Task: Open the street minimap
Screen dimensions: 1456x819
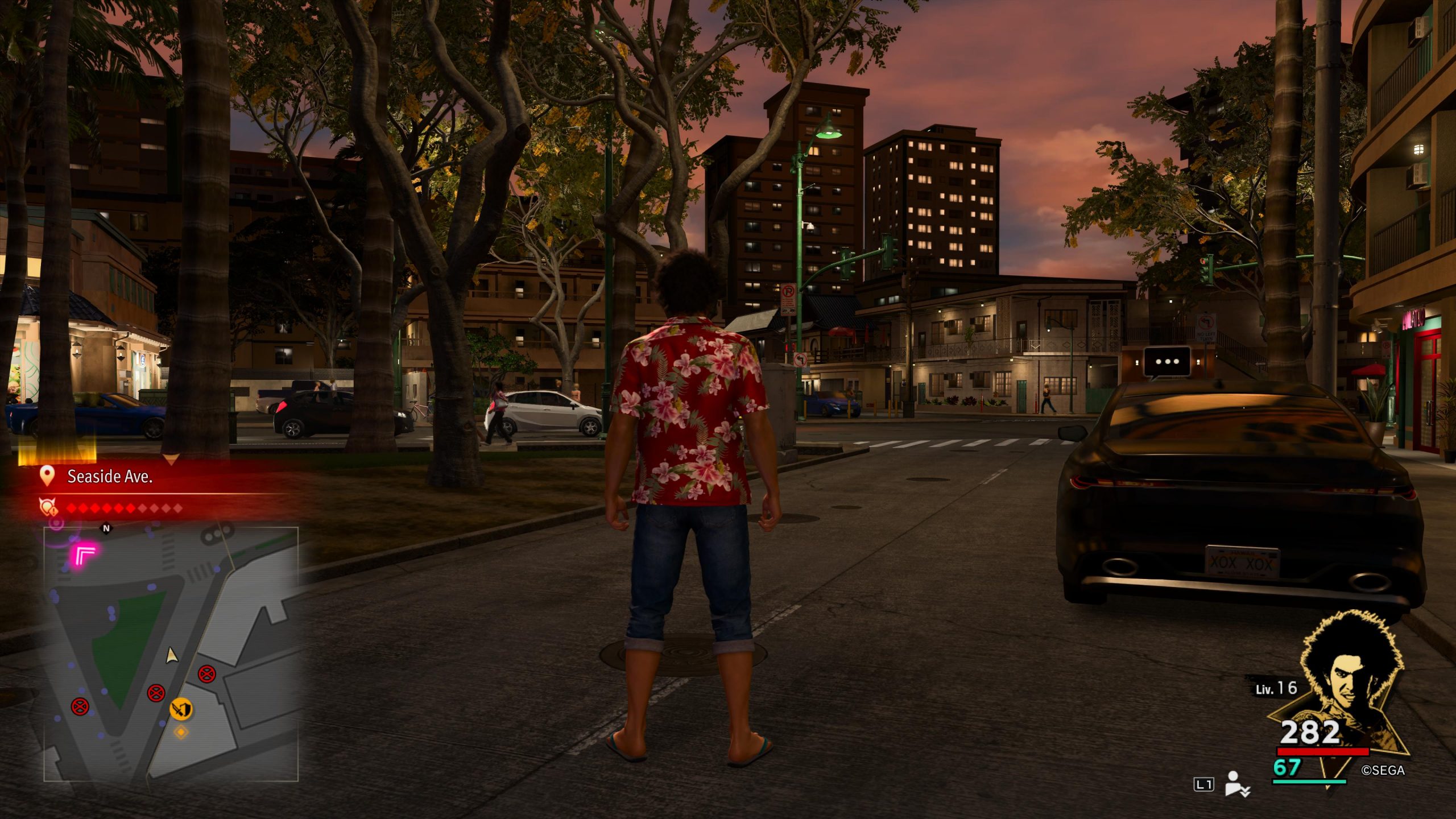Action: (x=171, y=654)
